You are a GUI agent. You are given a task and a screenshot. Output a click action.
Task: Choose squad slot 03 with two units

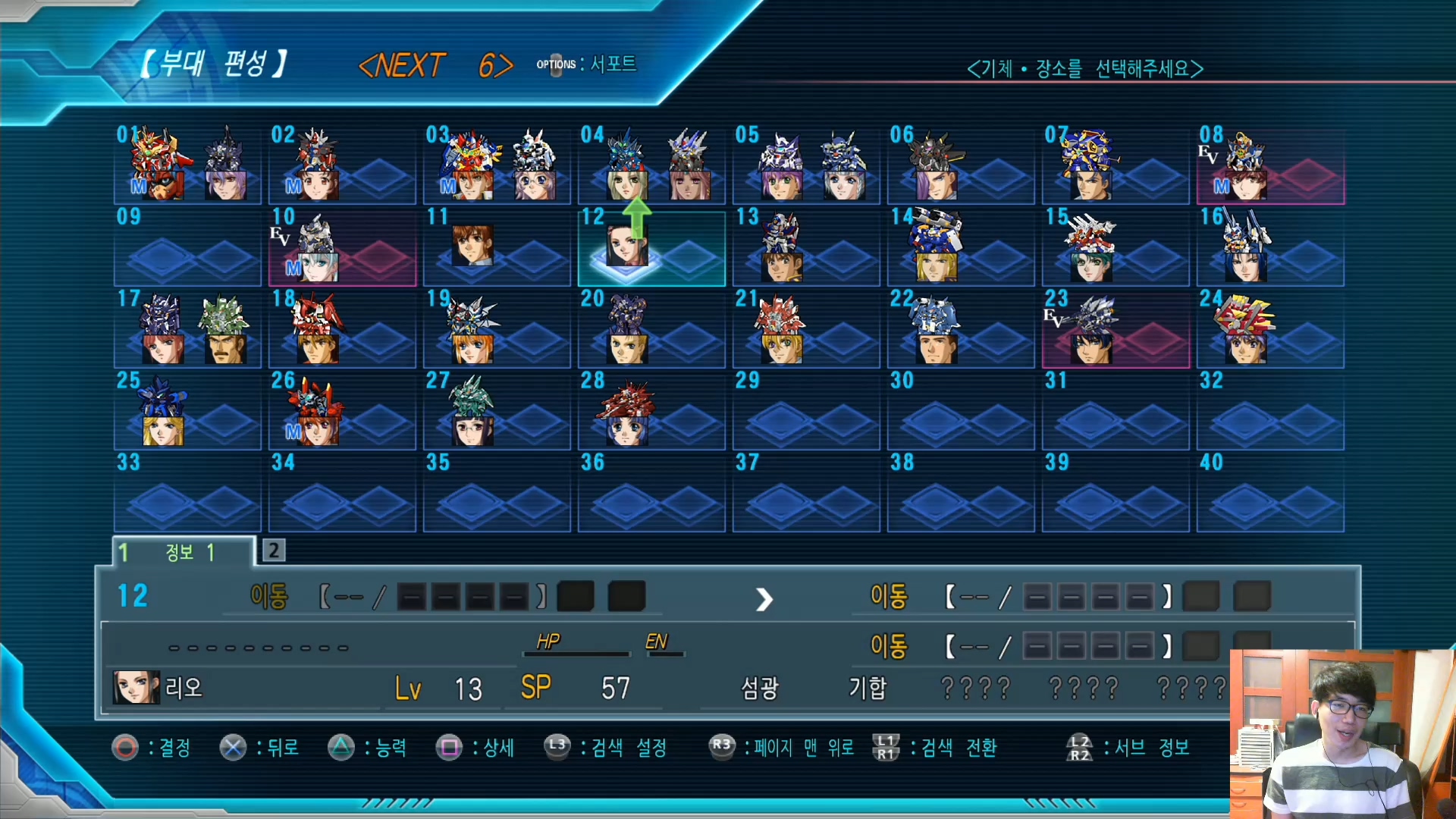[x=497, y=165]
